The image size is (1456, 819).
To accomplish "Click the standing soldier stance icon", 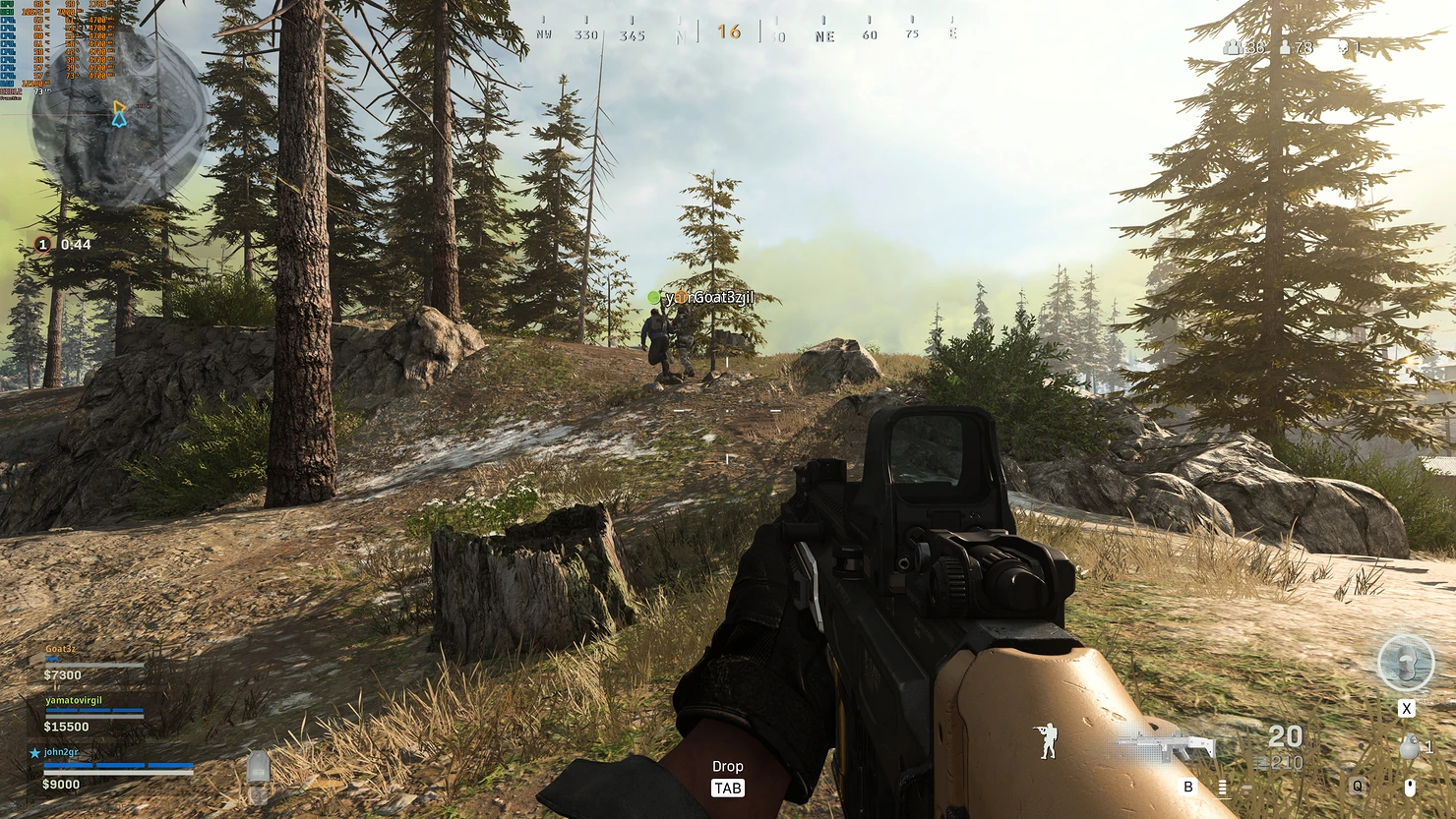I will pyautogui.click(x=1049, y=740).
